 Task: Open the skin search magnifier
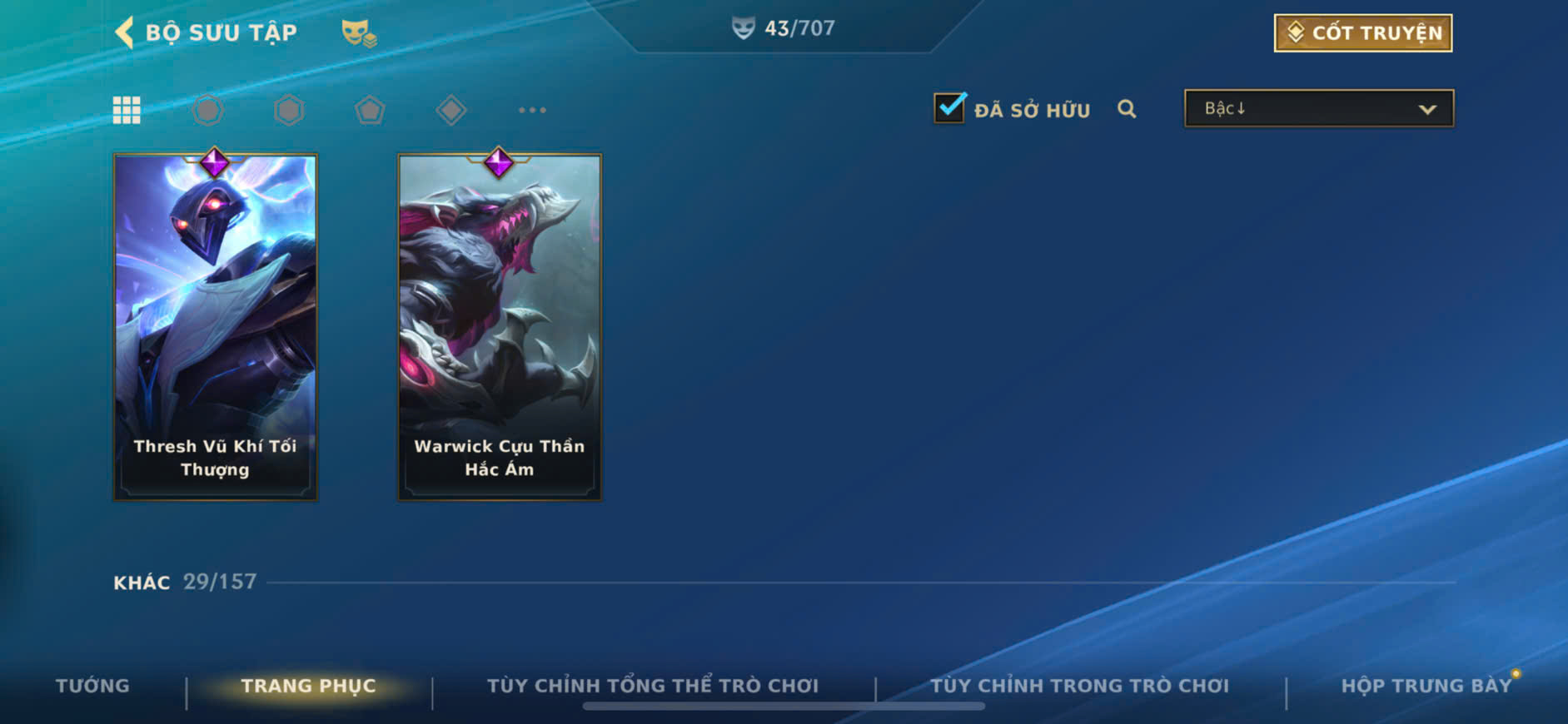point(1127,109)
